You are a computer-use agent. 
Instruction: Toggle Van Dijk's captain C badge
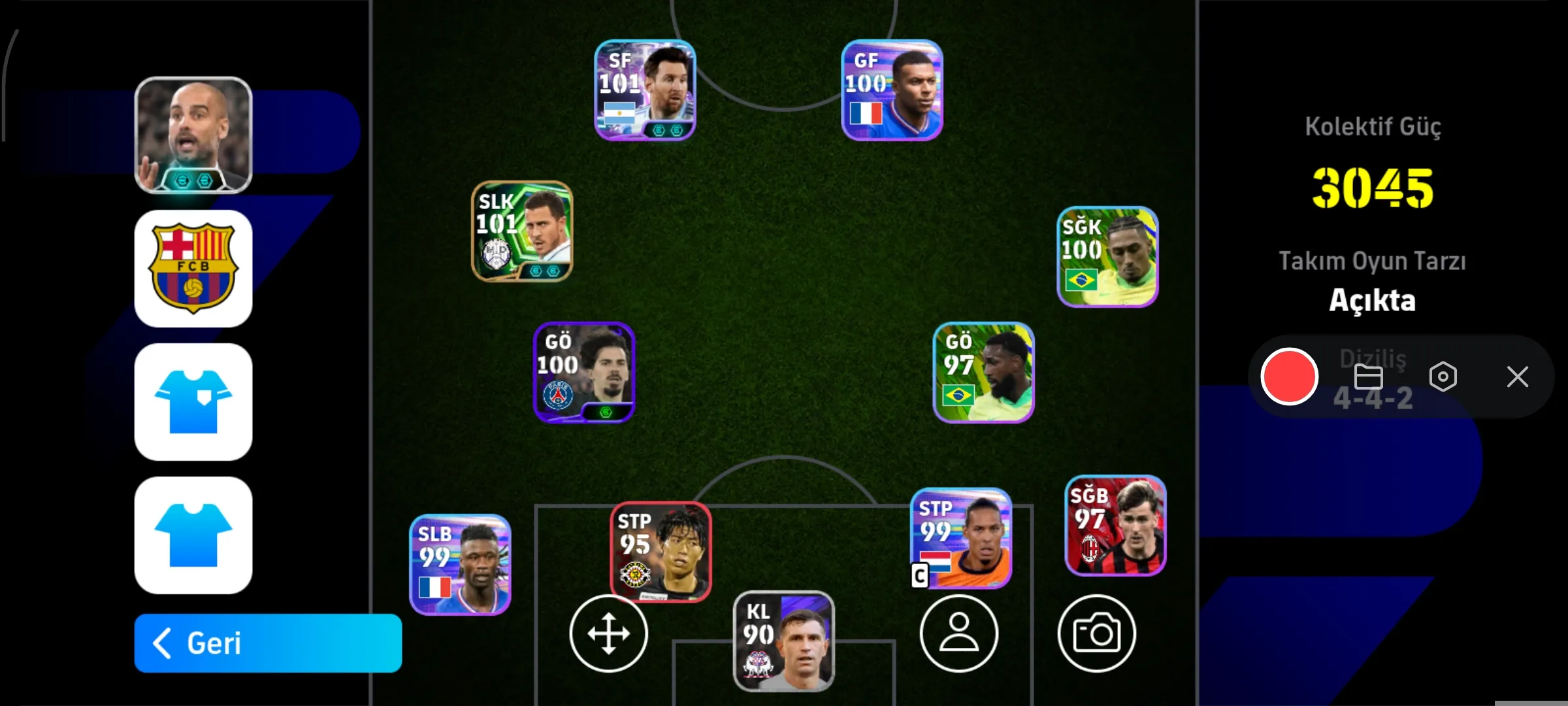tap(920, 577)
